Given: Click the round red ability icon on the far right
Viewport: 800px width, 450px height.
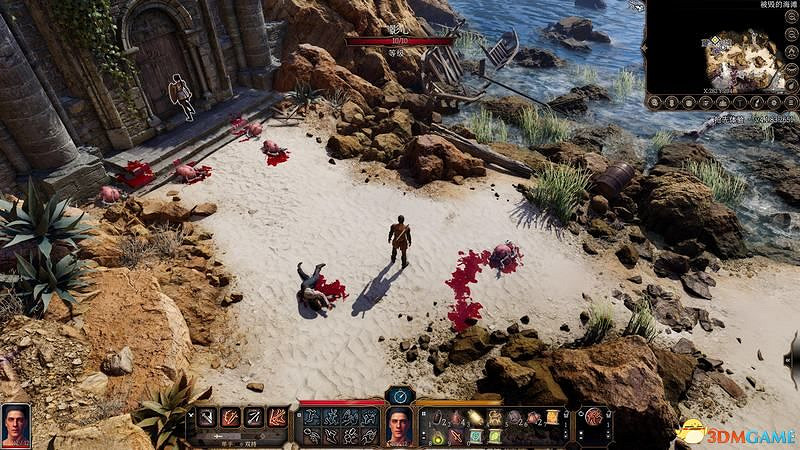Looking at the screenshot, I should tap(593, 418).
